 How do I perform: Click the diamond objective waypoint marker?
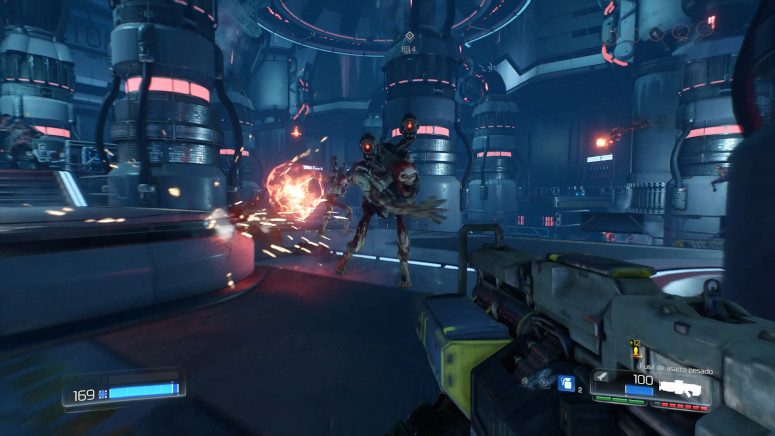(x=408, y=36)
